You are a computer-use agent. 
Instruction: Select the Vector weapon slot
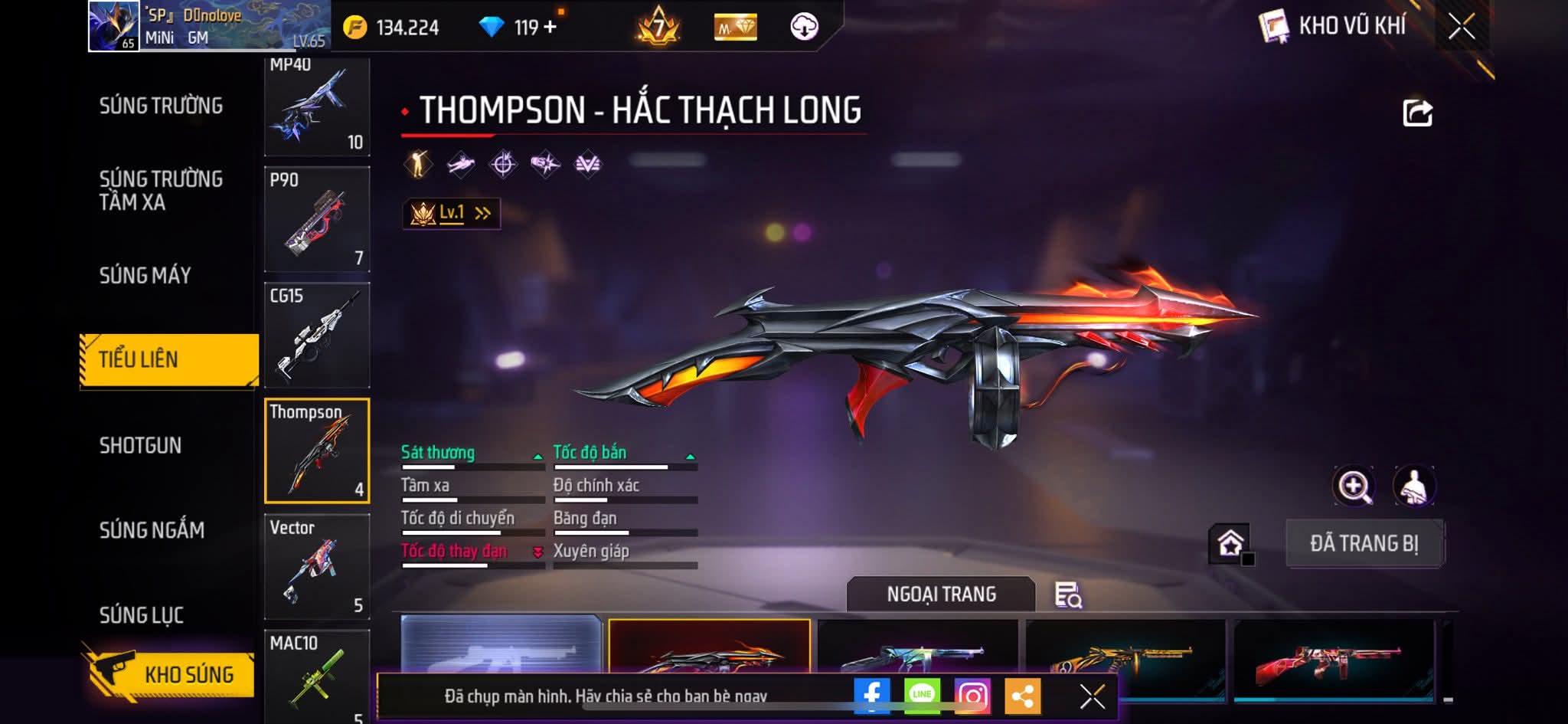[317, 566]
